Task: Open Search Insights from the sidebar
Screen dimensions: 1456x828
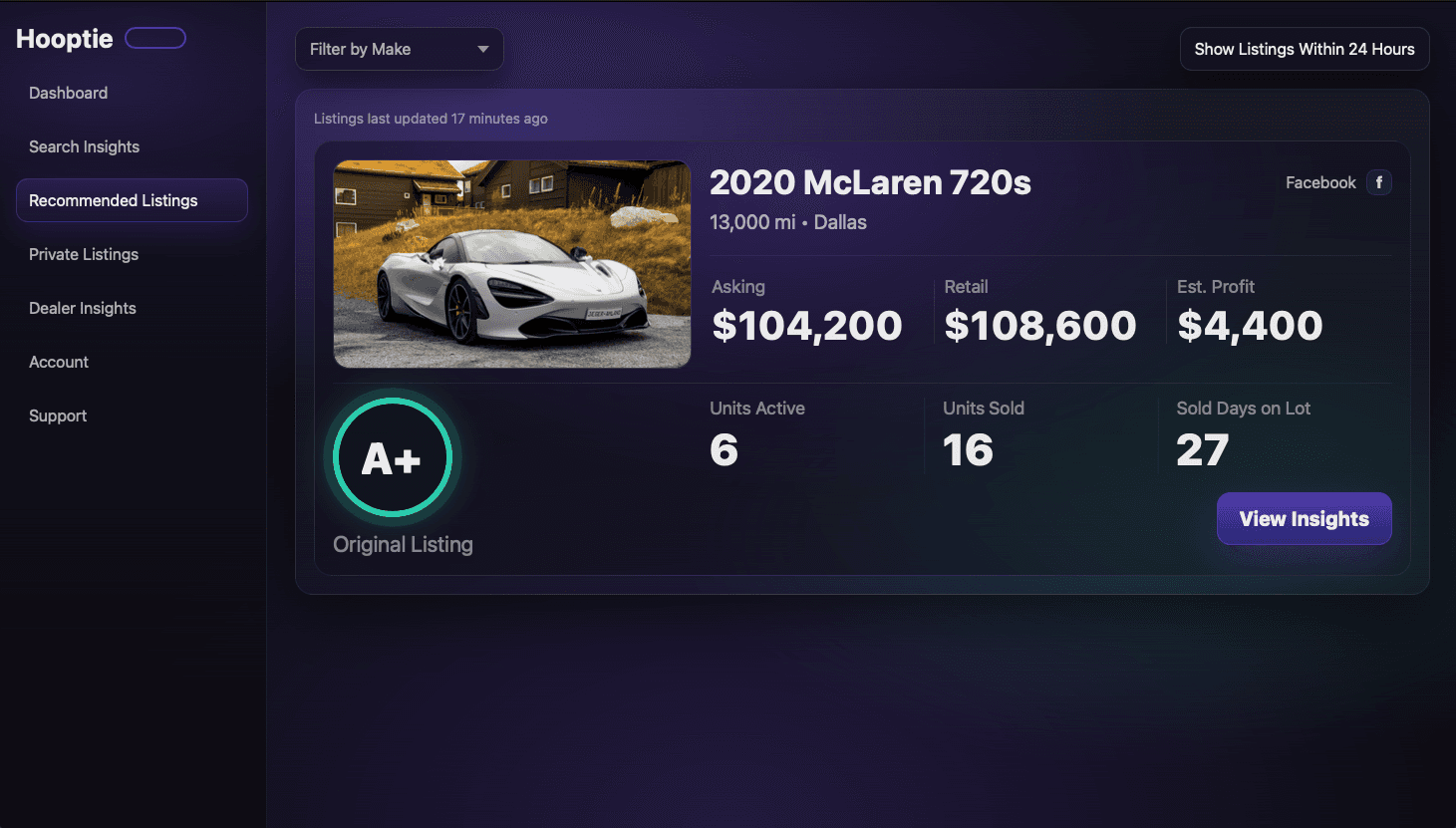Action: (x=85, y=146)
